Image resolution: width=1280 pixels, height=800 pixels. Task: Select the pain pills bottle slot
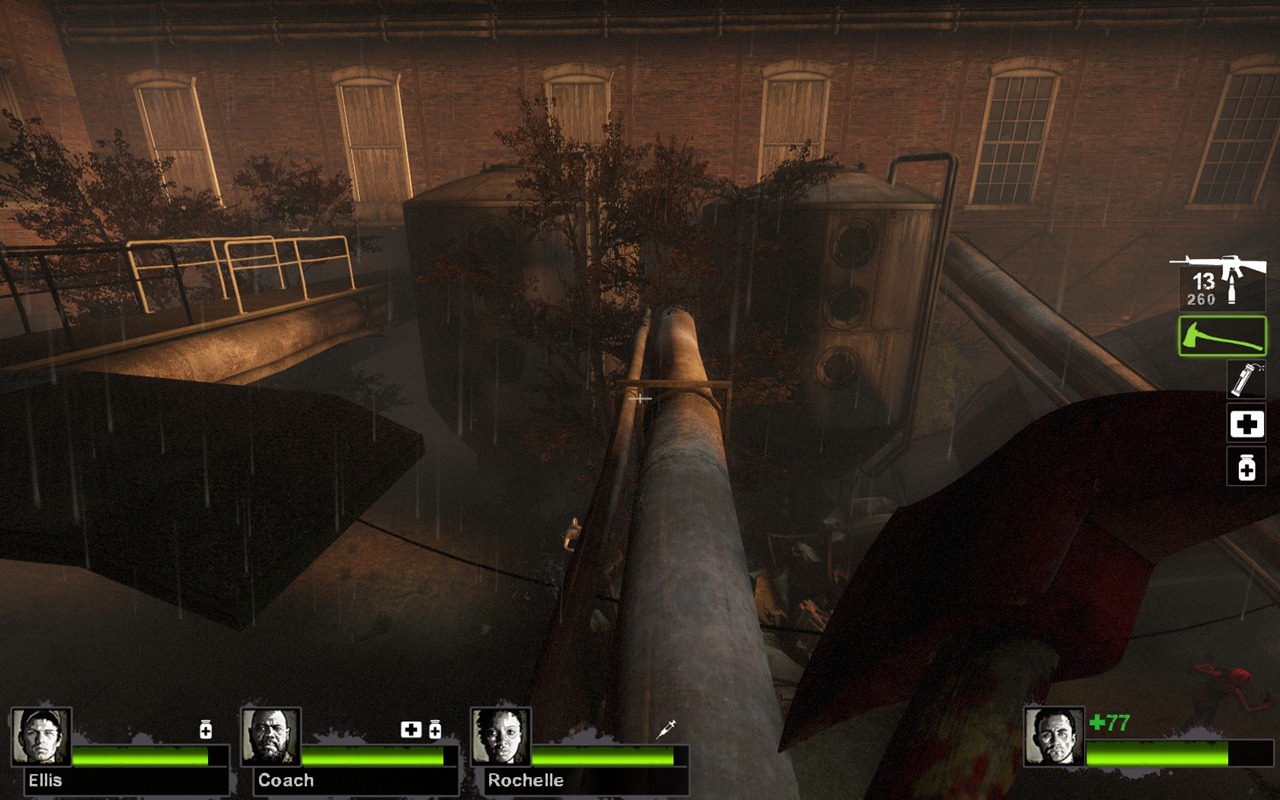1246,466
